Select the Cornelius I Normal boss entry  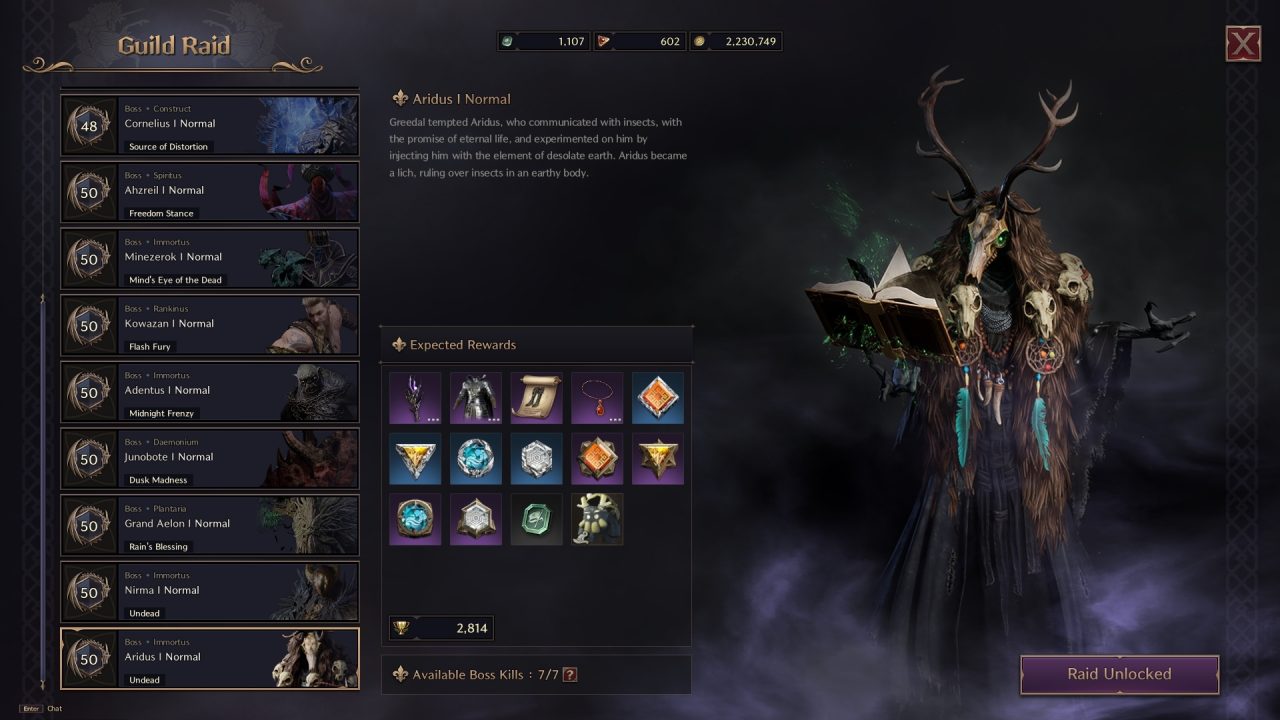coord(210,124)
